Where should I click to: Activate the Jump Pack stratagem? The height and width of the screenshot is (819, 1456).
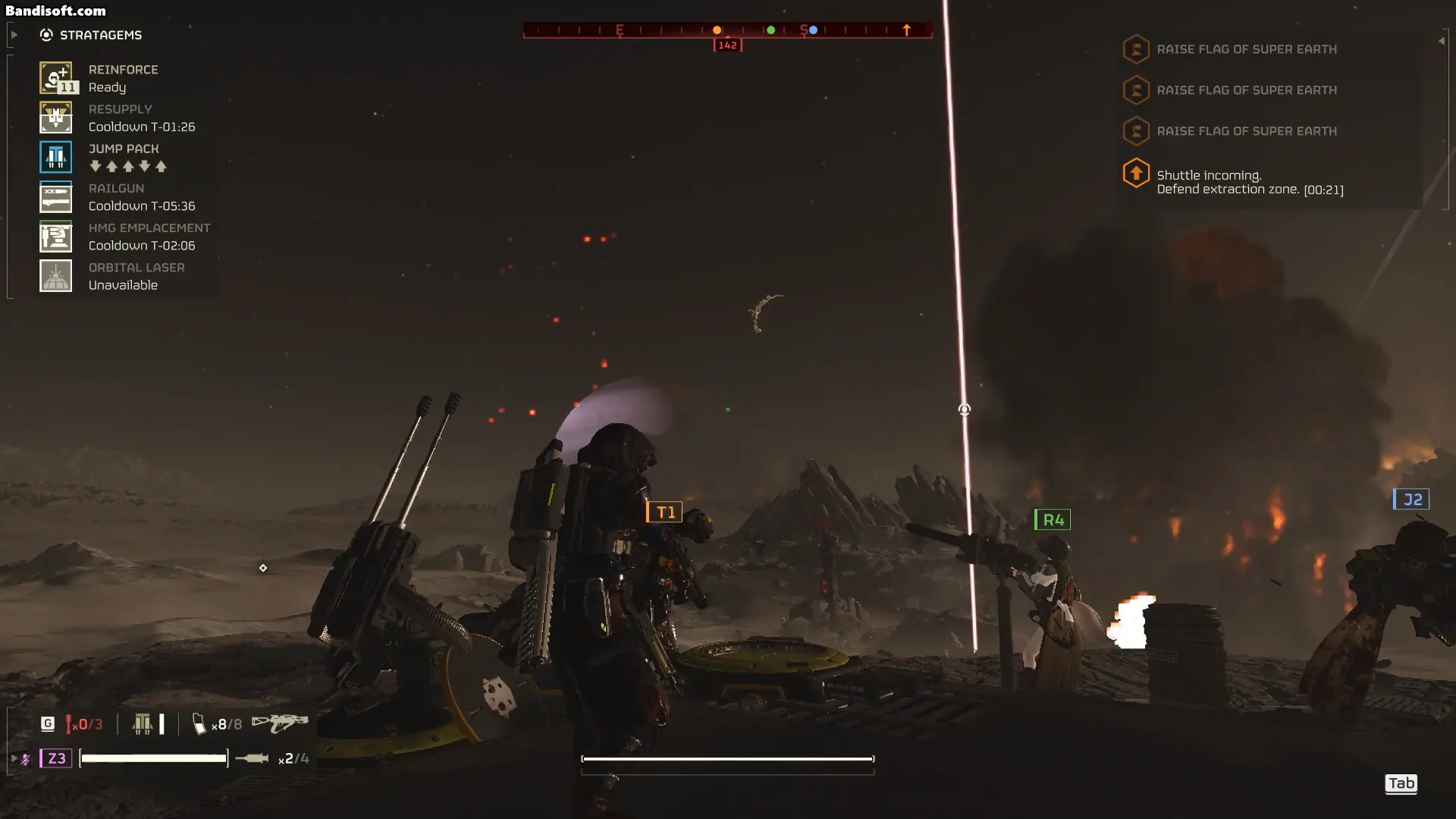pos(55,157)
